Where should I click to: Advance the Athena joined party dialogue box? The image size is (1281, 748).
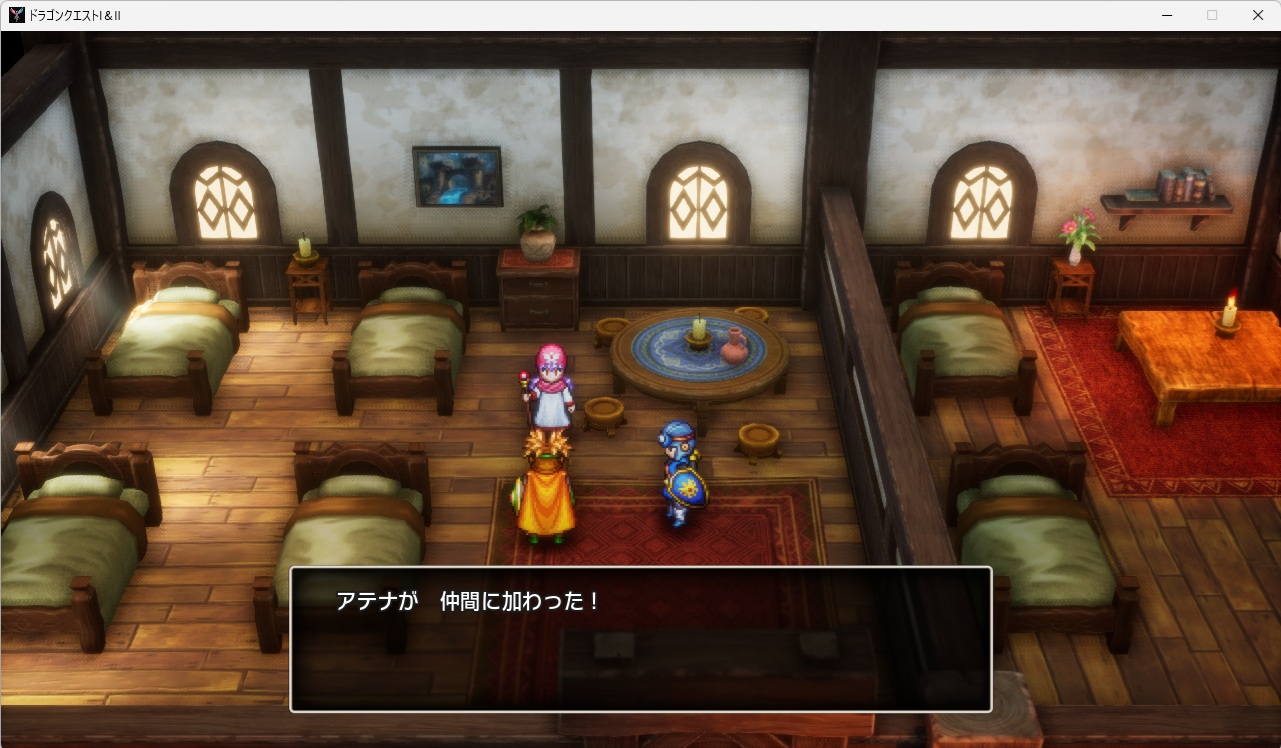[640, 639]
